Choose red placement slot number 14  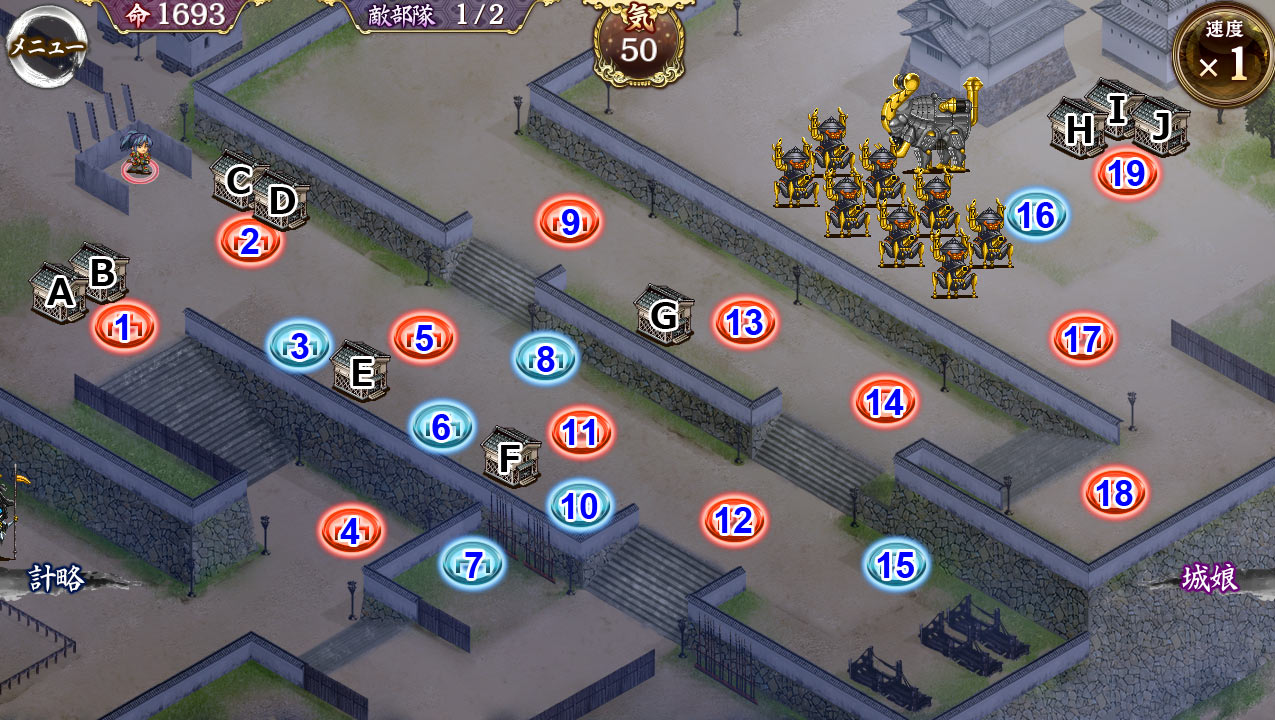pos(885,402)
